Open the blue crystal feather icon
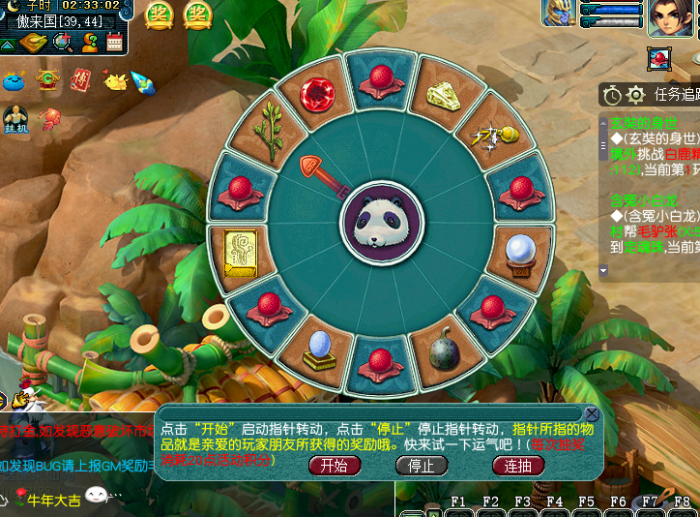This screenshot has height=517, width=700. click(x=143, y=82)
